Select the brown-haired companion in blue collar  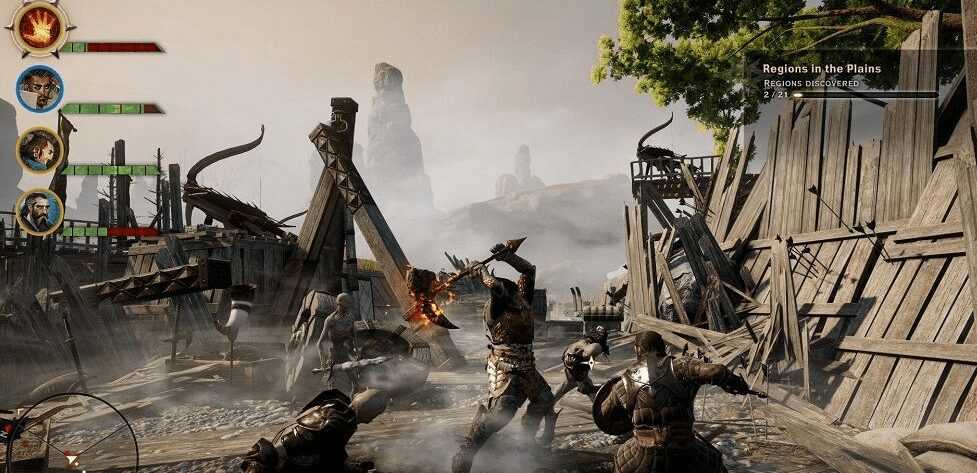coord(40,150)
